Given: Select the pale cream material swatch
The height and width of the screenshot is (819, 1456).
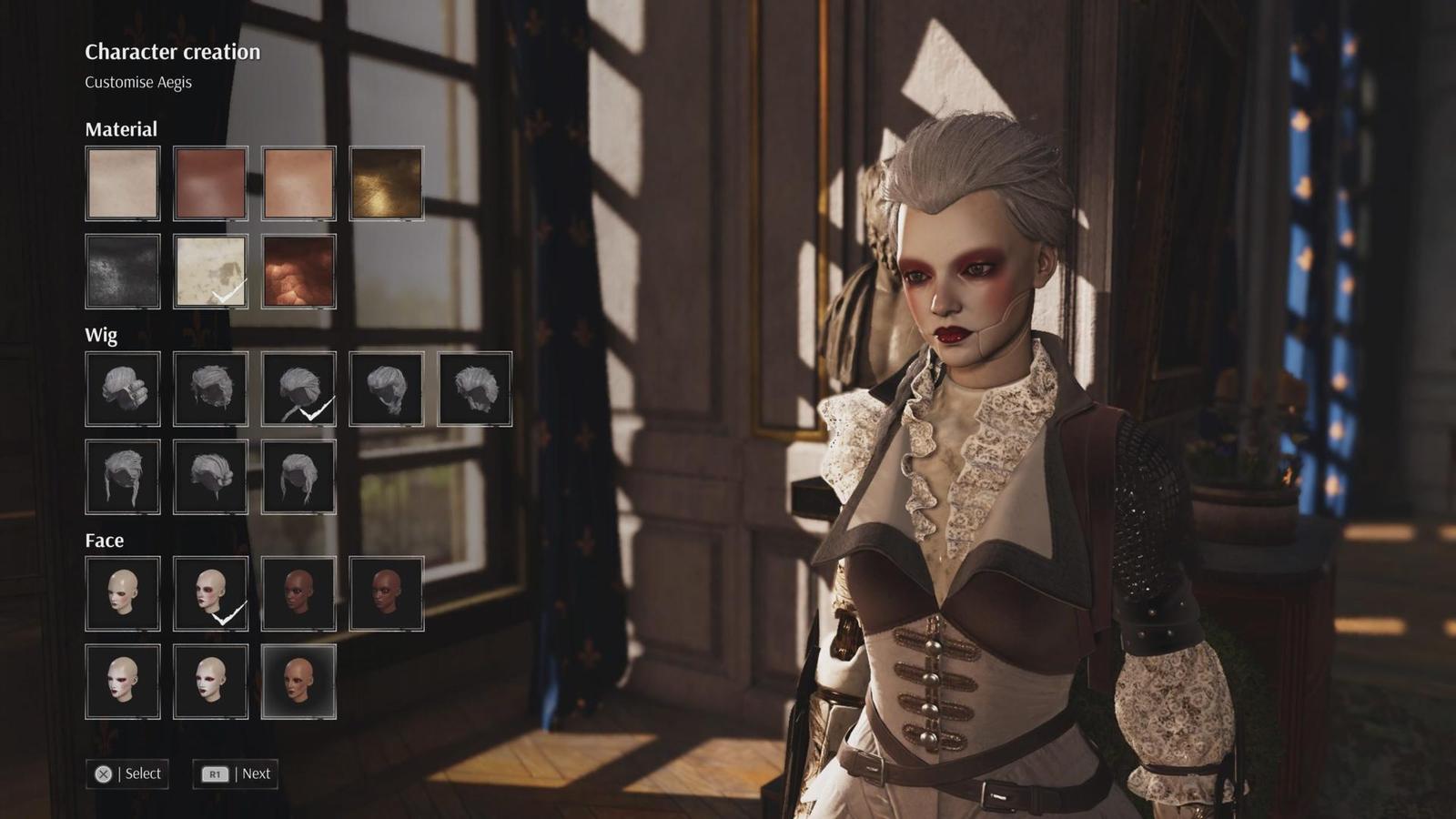Looking at the screenshot, I should coord(123,183).
